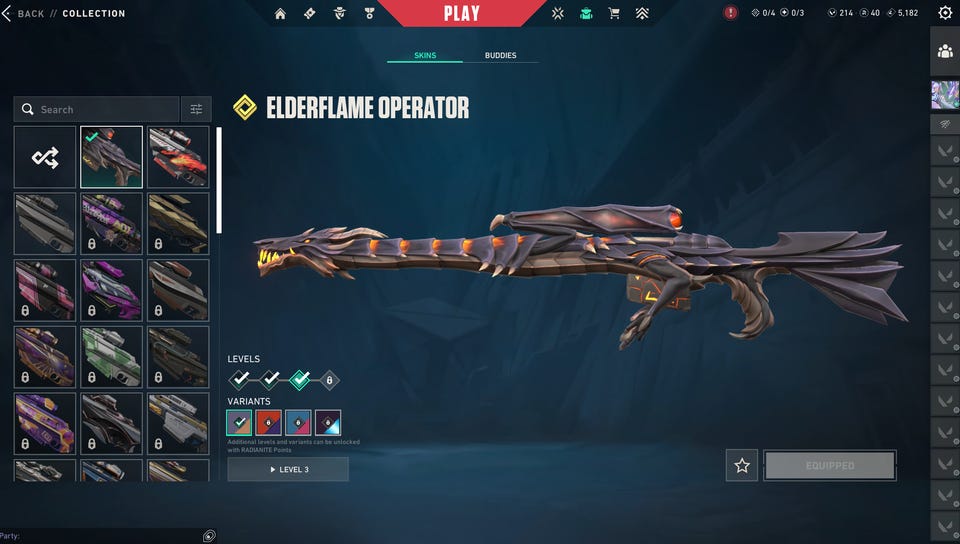Screen dimensions: 960x544
Task: Click the player card avatar in sidebar
Action: pyautogui.click(x=945, y=94)
